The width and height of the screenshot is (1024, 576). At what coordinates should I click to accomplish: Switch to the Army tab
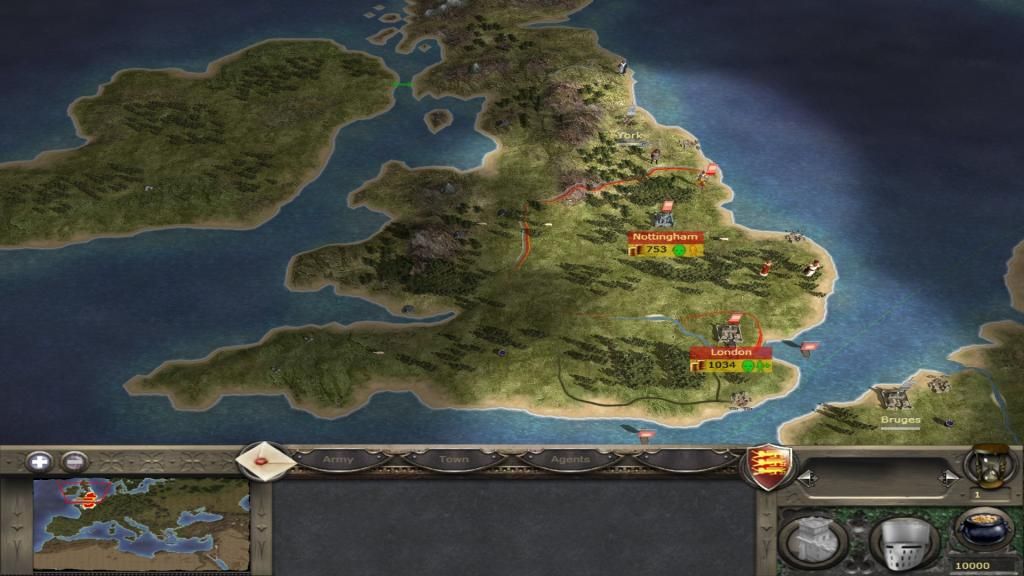(339, 460)
